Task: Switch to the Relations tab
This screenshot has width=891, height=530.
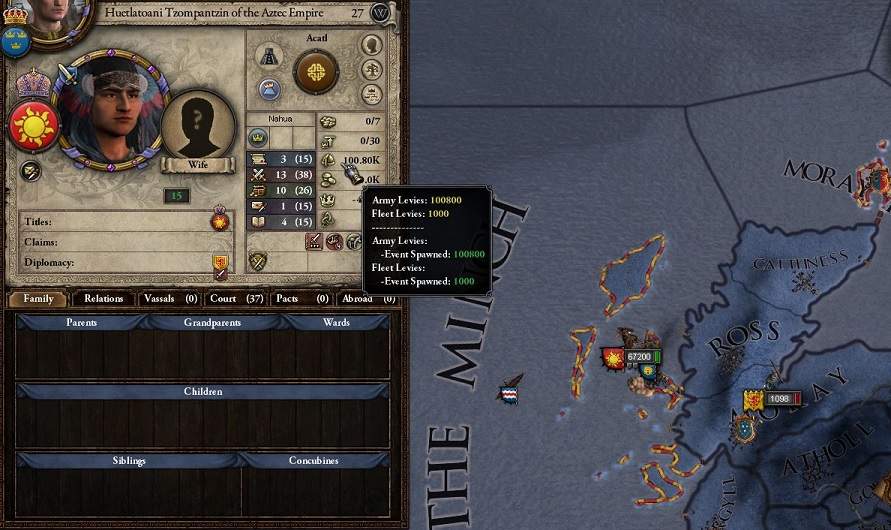Action: point(104,298)
